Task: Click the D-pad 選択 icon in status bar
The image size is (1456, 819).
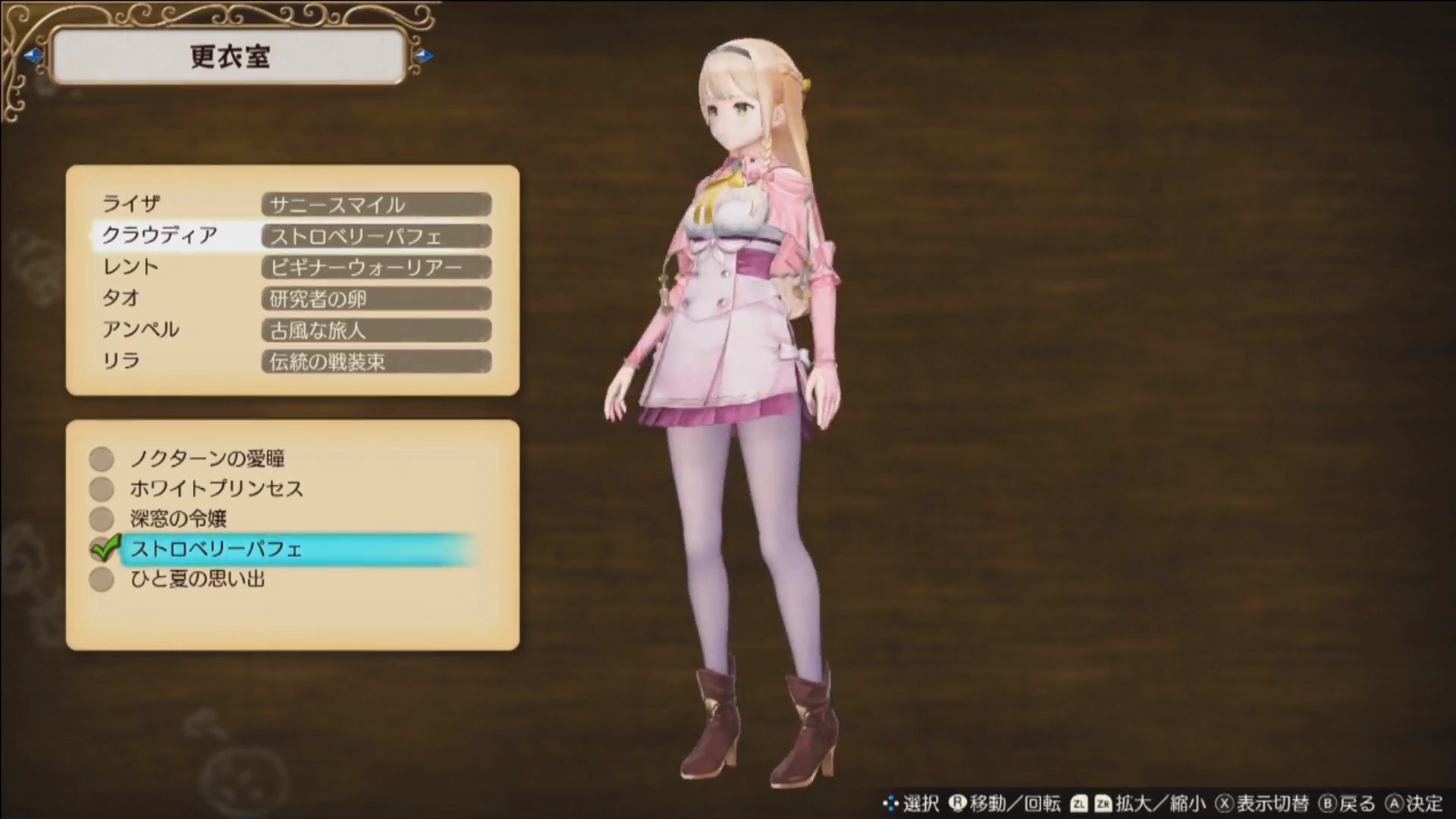Action: pos(893,802)
